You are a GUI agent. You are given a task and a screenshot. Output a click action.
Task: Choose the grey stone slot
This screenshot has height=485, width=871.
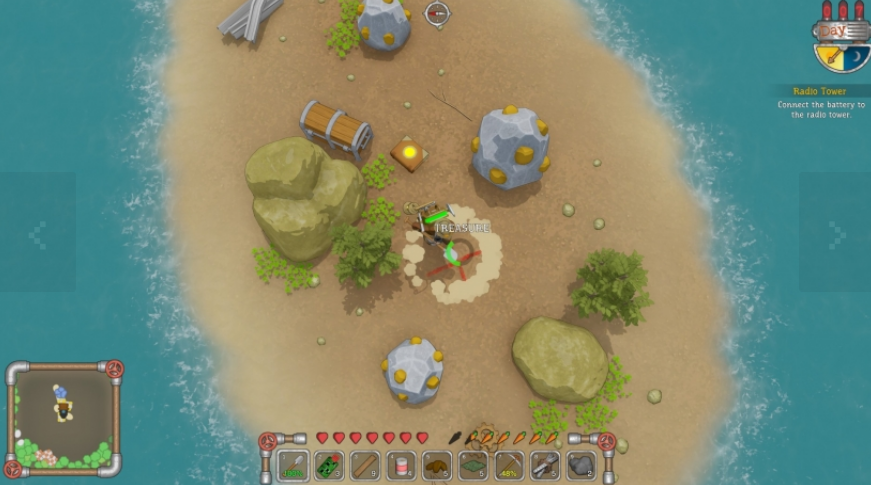click(x=581, y=465)
